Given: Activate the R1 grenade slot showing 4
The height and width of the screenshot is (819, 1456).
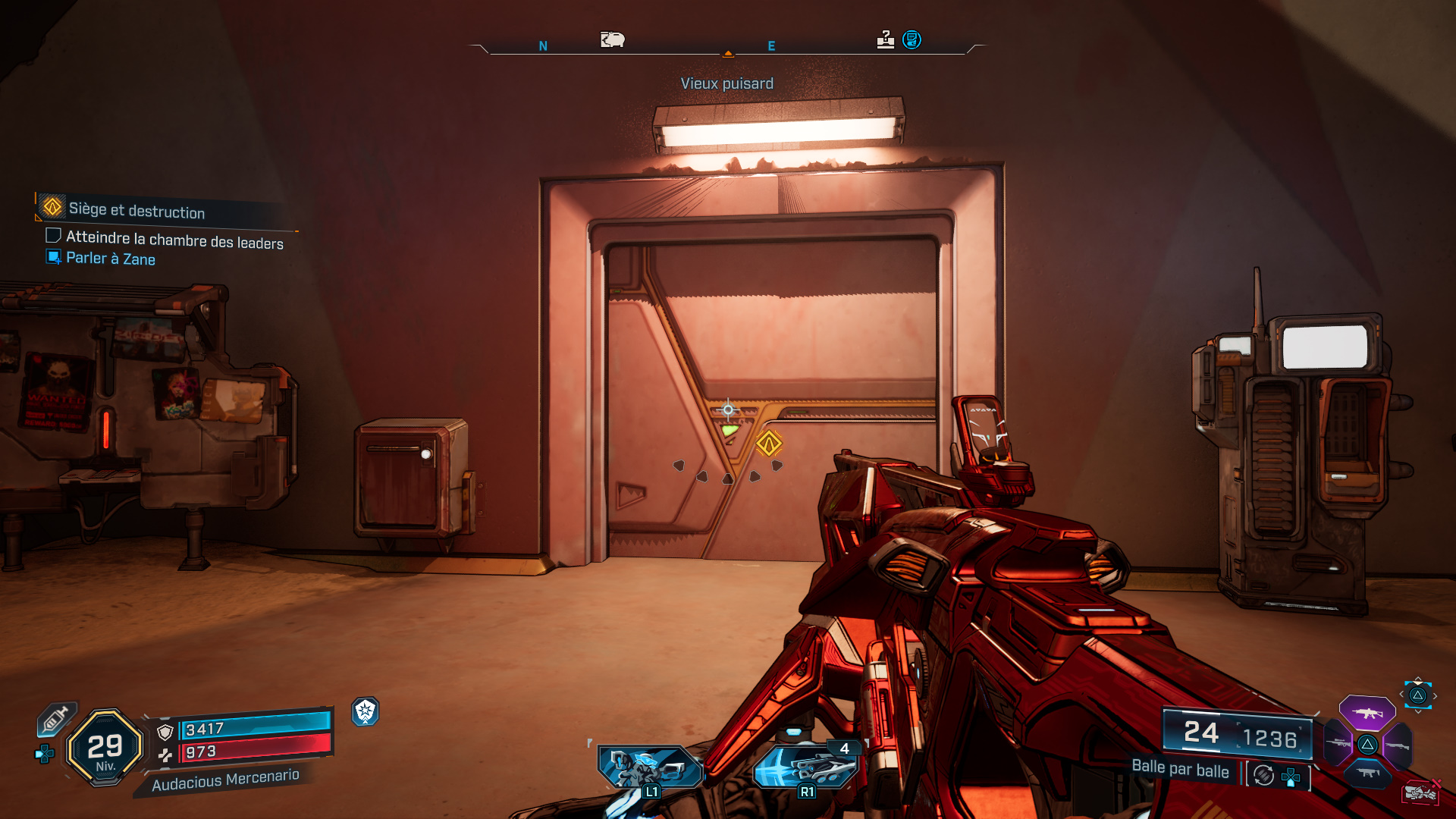Looking at the screenshot, I should coord(806,767).
